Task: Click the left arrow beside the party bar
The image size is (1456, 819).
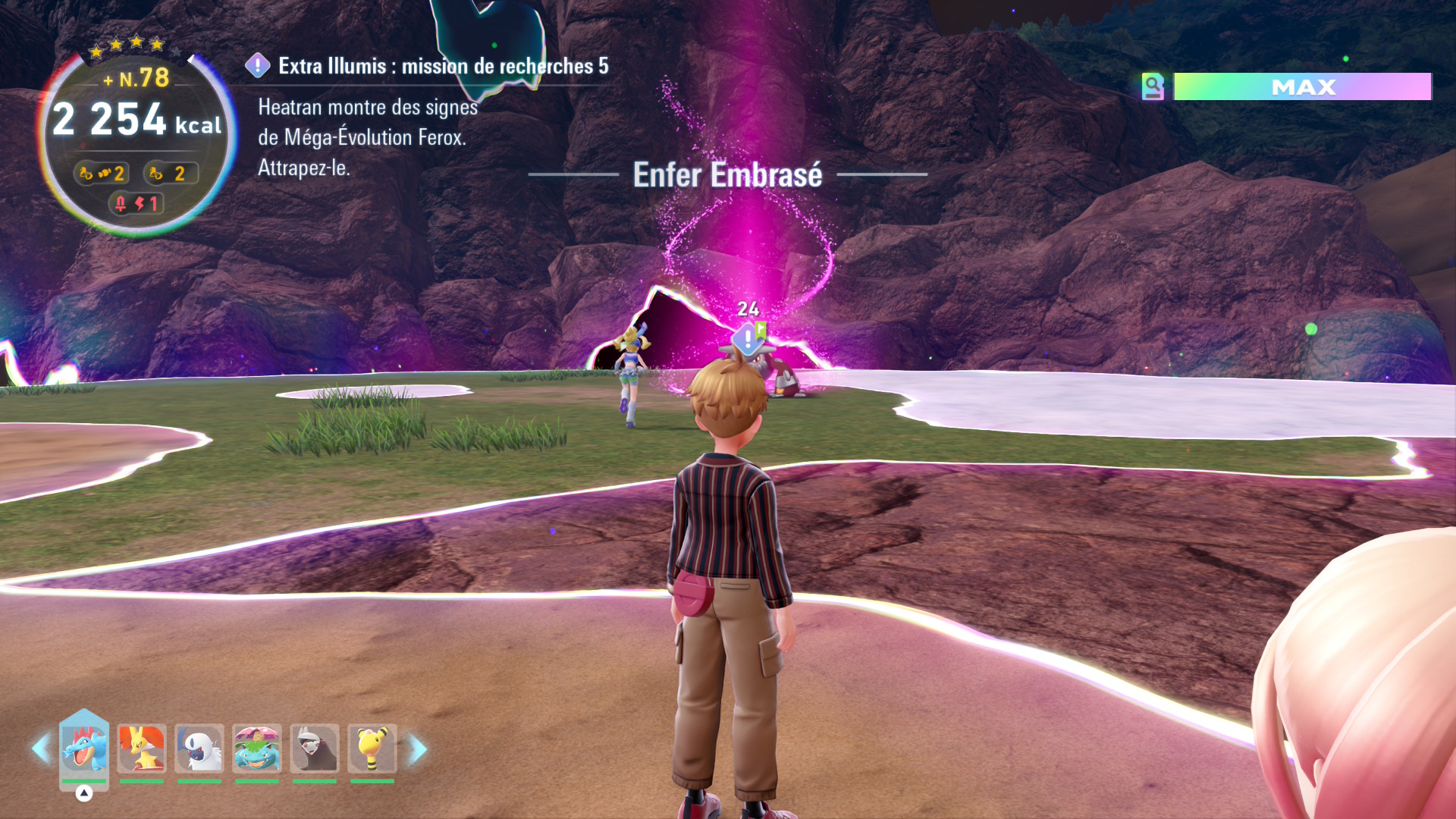Action: [x=40, y=749]
